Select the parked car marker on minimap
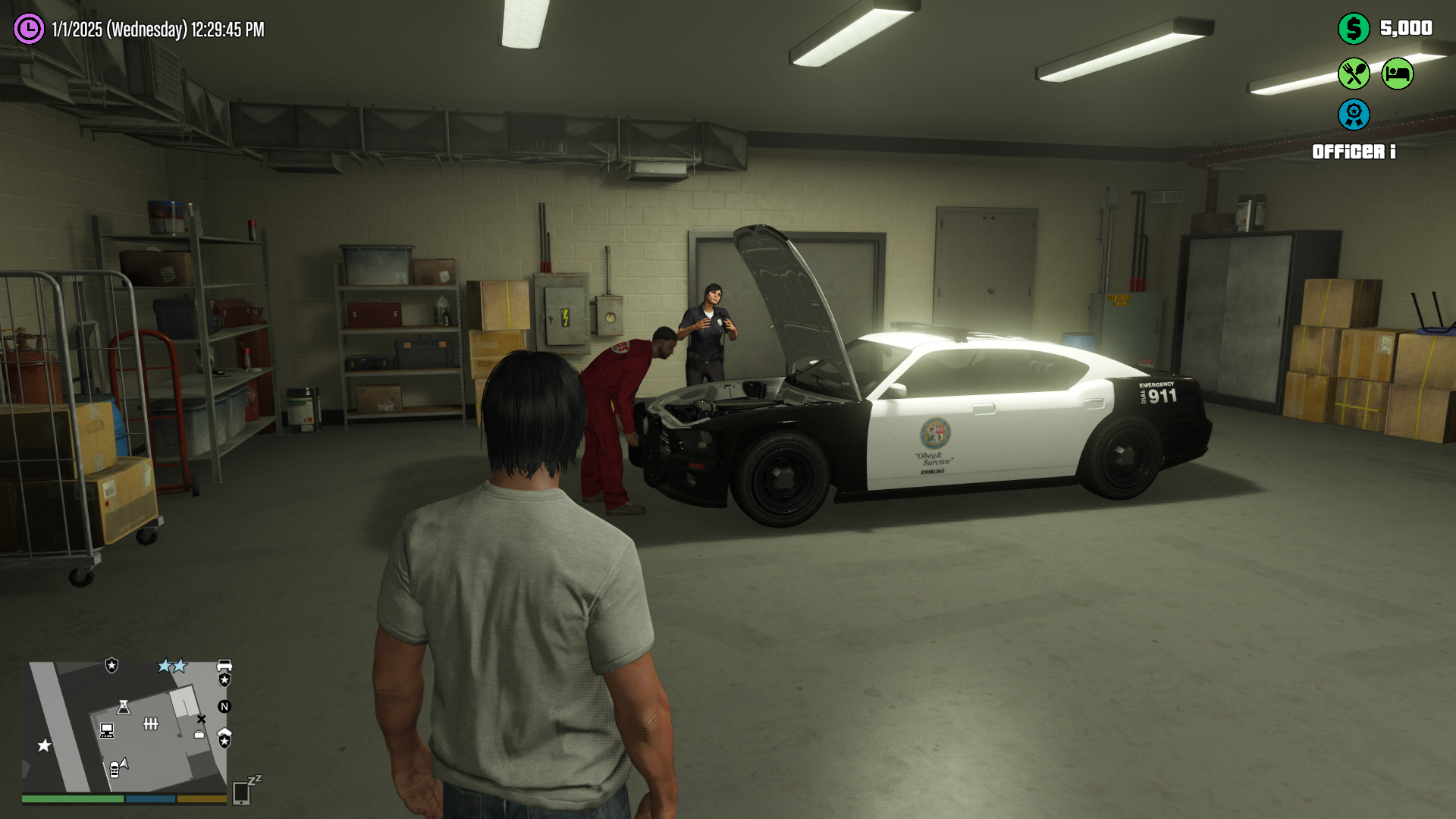 click(116, 768)
